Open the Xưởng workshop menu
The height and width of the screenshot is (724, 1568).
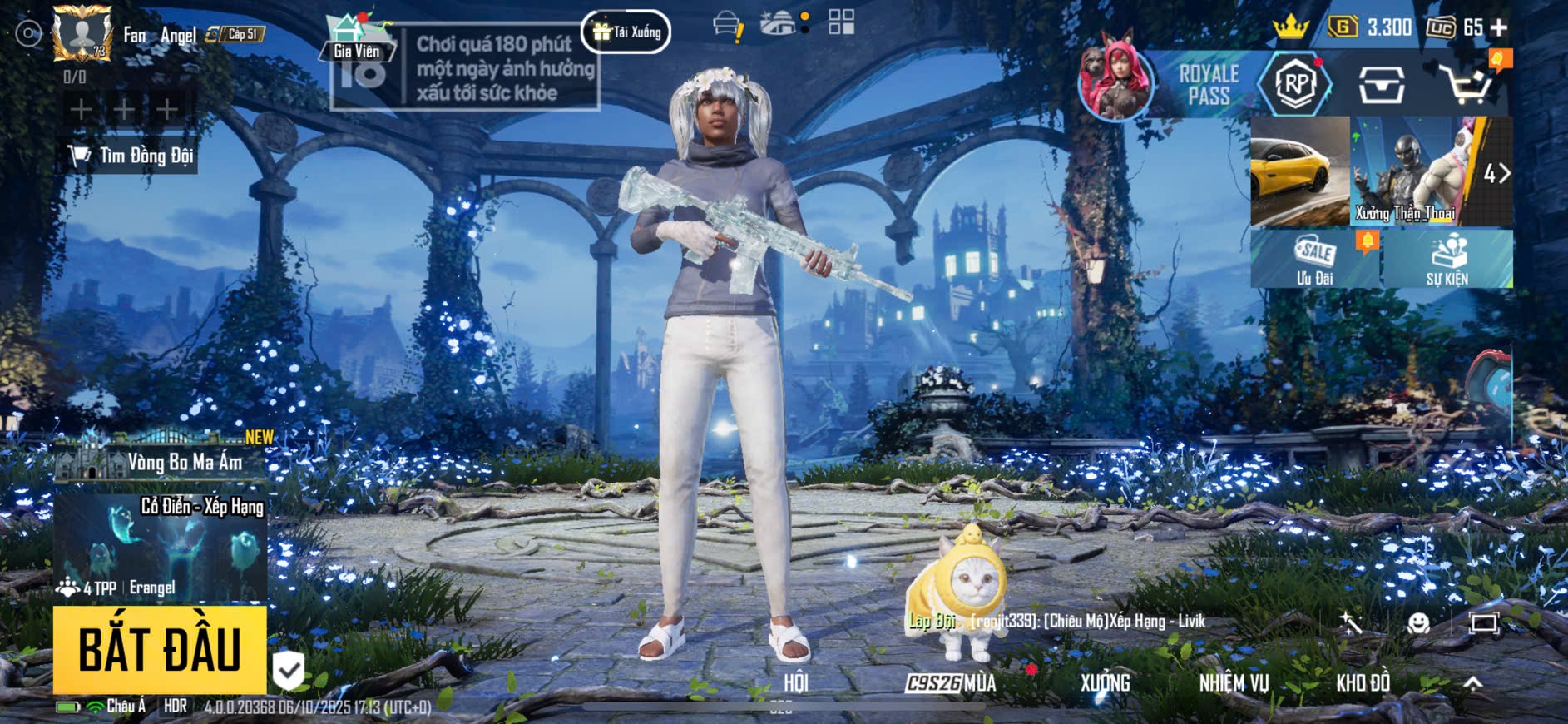point(1105,683)
